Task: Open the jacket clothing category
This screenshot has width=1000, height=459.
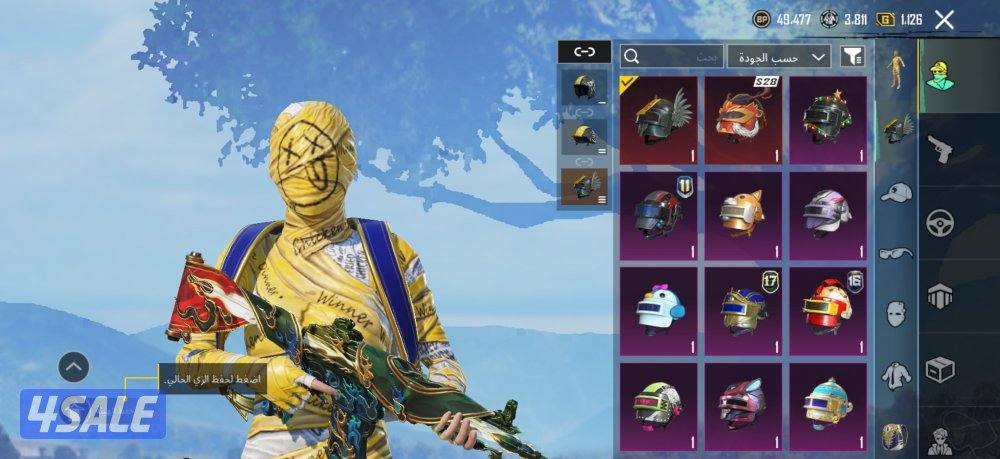Action: pos(896,375)
